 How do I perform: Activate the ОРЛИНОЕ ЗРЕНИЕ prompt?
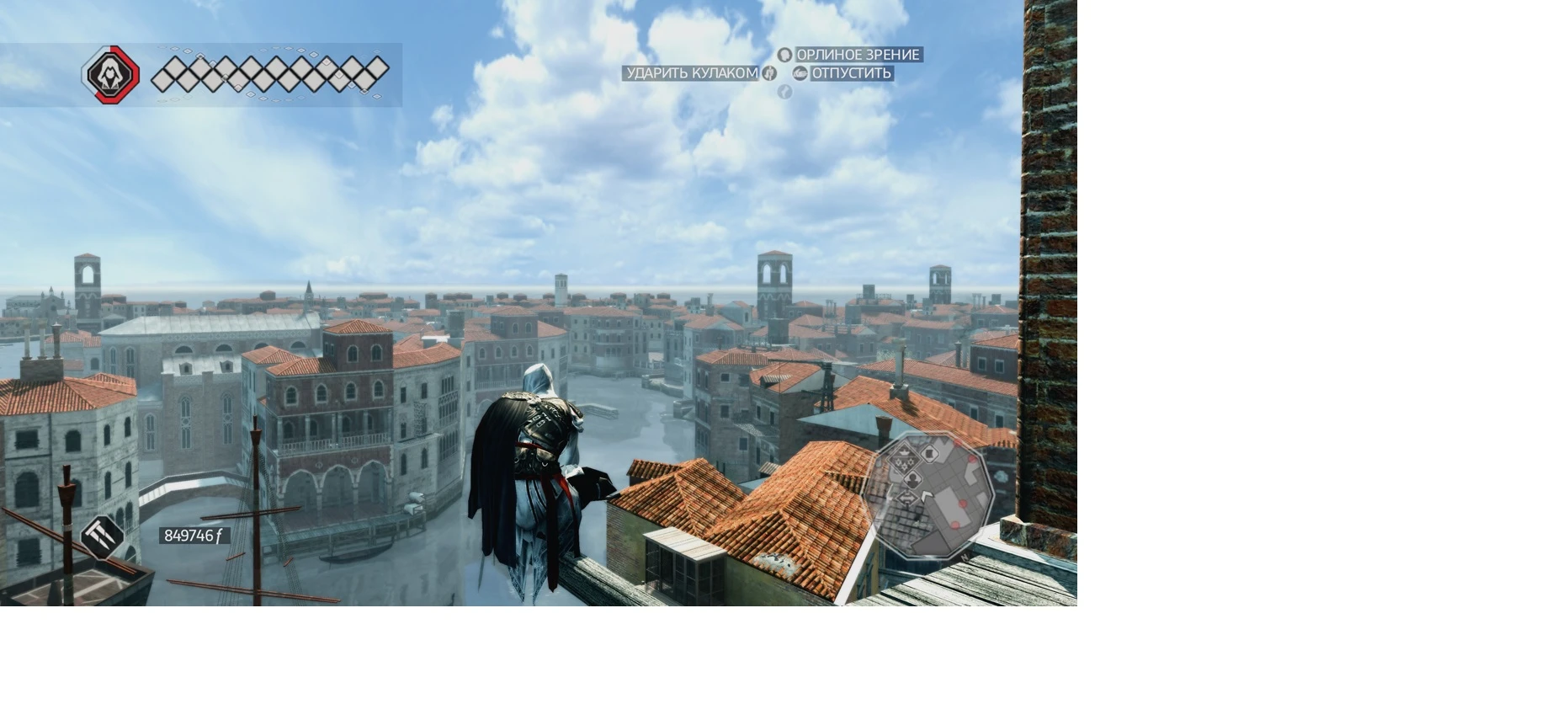point(857,55)
